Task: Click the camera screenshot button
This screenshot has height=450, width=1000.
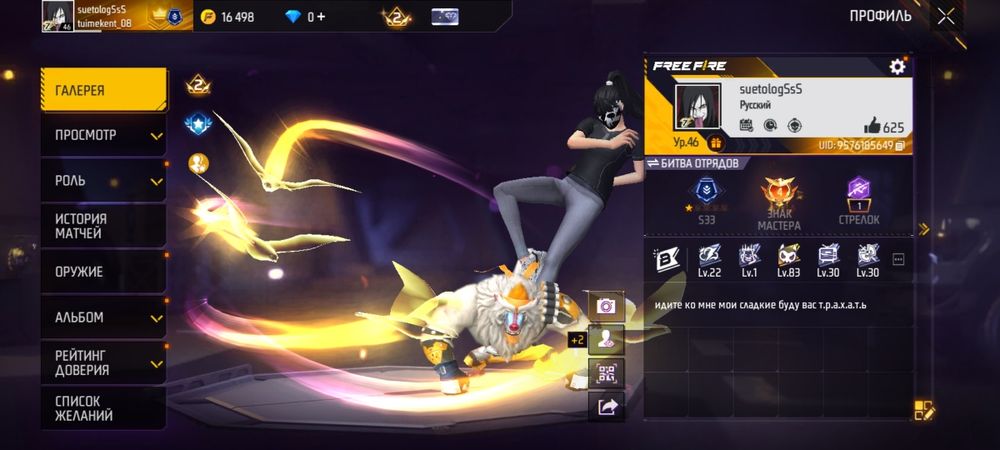Action: click(606, 306)
